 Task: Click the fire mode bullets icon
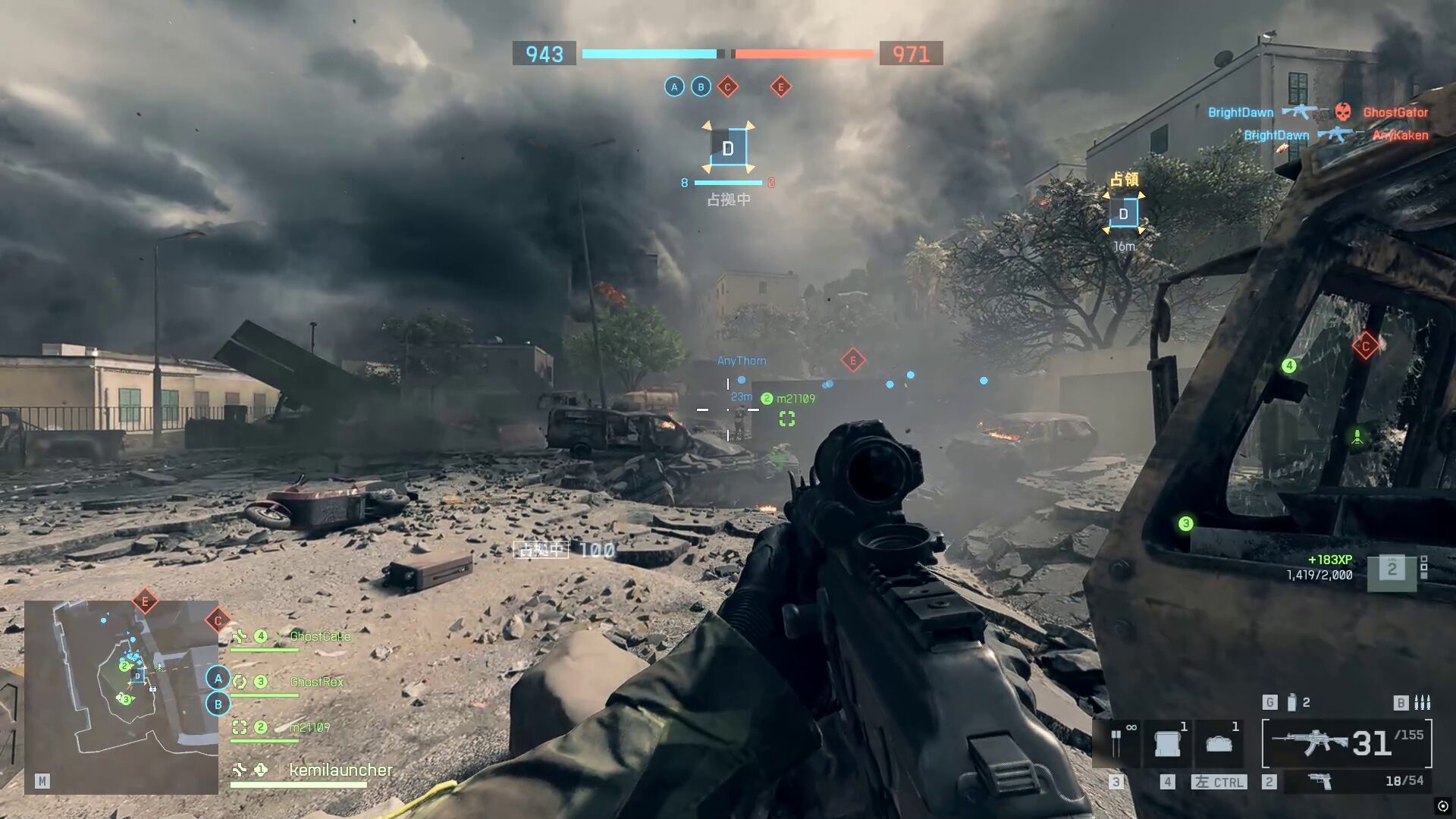tap(1423, 703)
